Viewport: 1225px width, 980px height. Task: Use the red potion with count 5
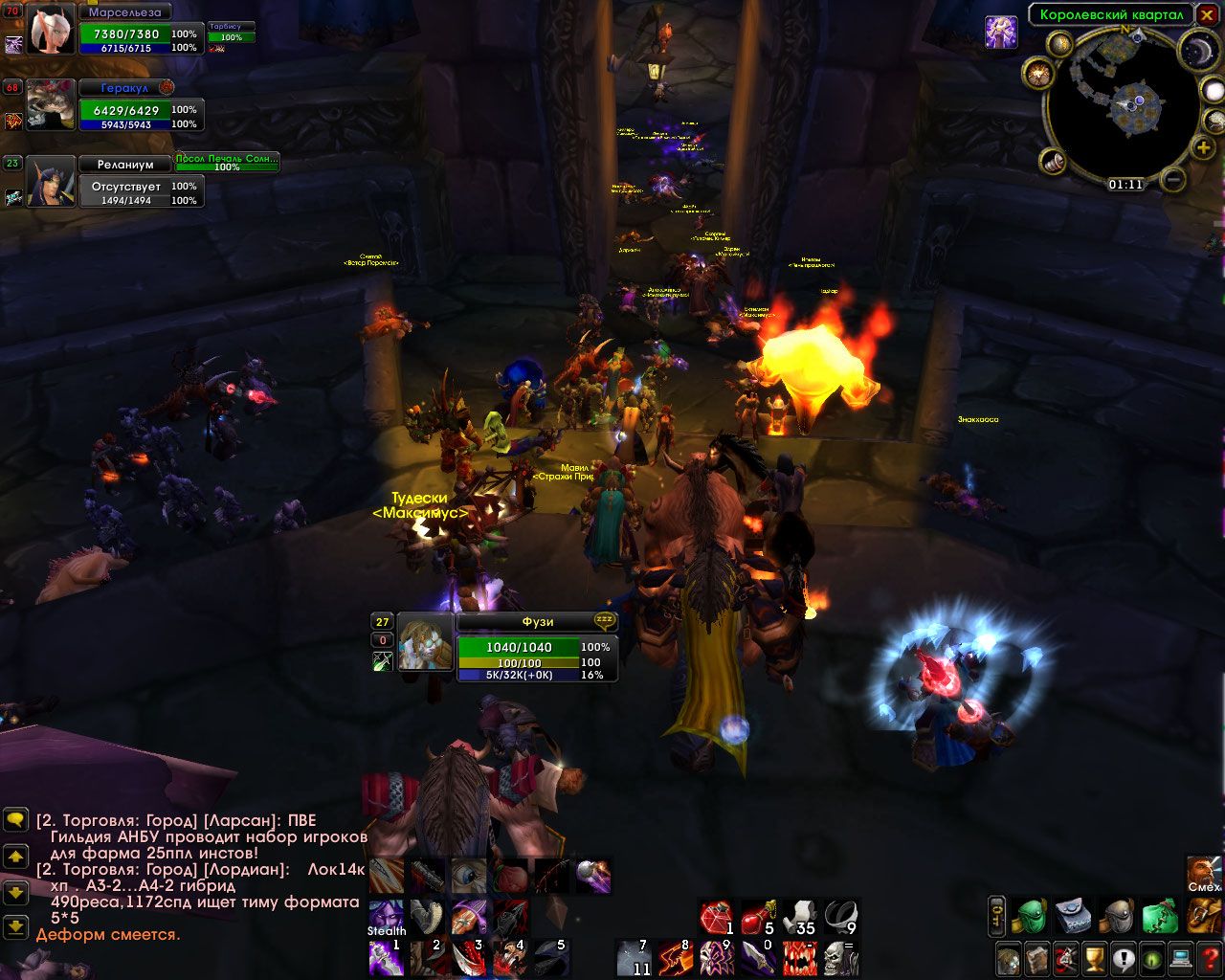tap(757, 918)
